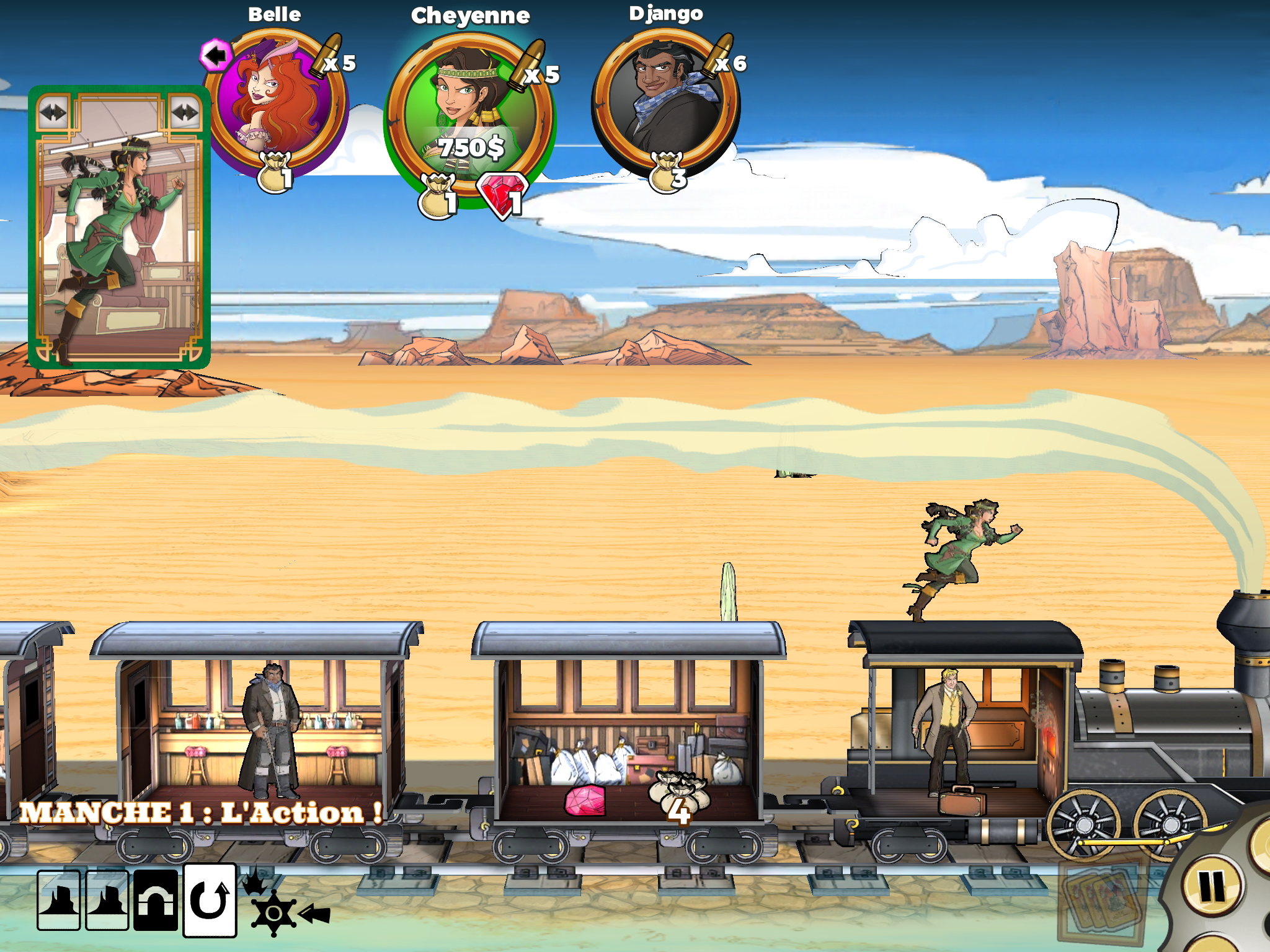Select Cheyenne's green player portrait

pyautogui.click(x=469, y=118)
